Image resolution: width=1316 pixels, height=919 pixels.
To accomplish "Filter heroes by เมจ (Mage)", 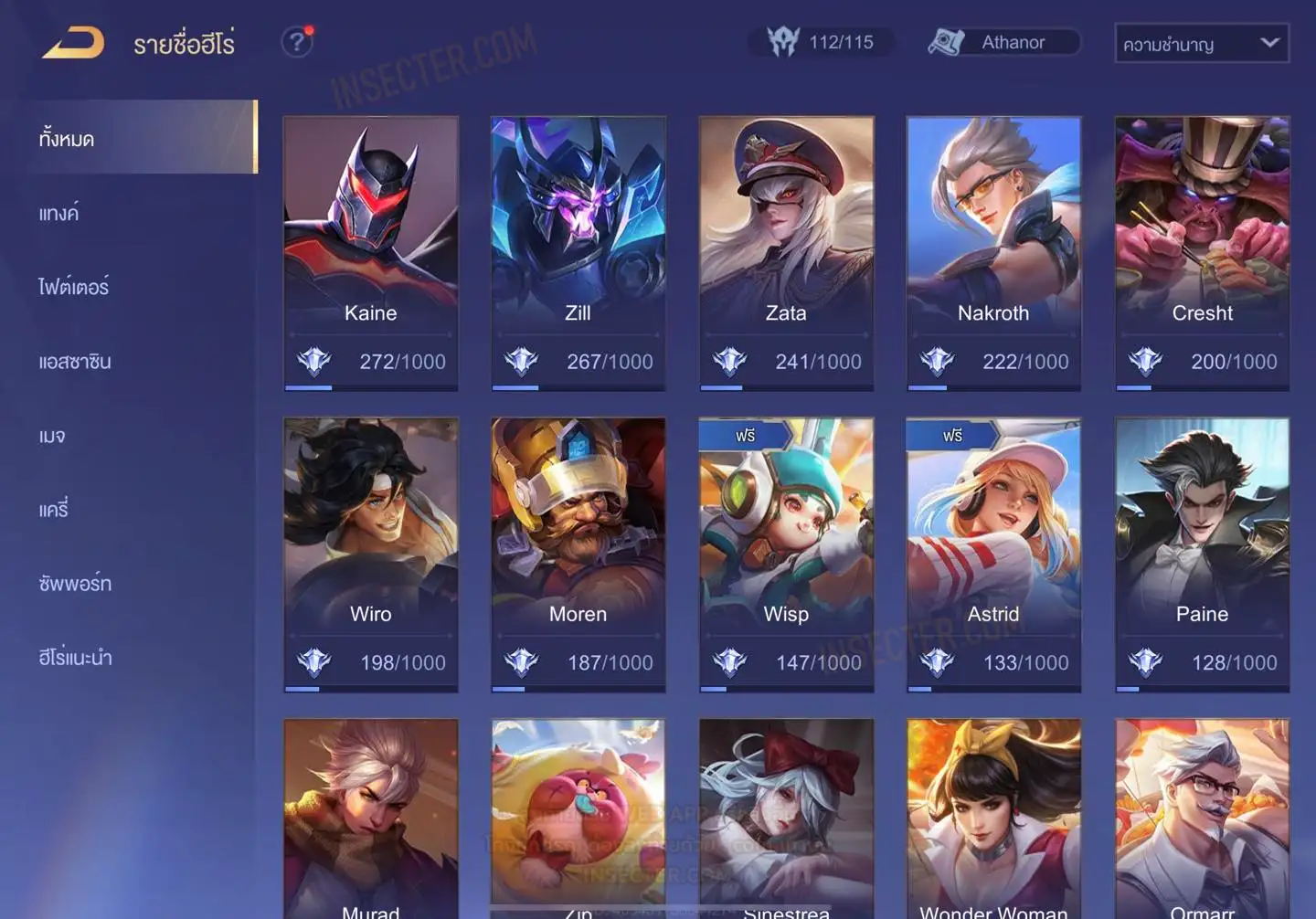I will pyautogui.click(x=53, y=436).
